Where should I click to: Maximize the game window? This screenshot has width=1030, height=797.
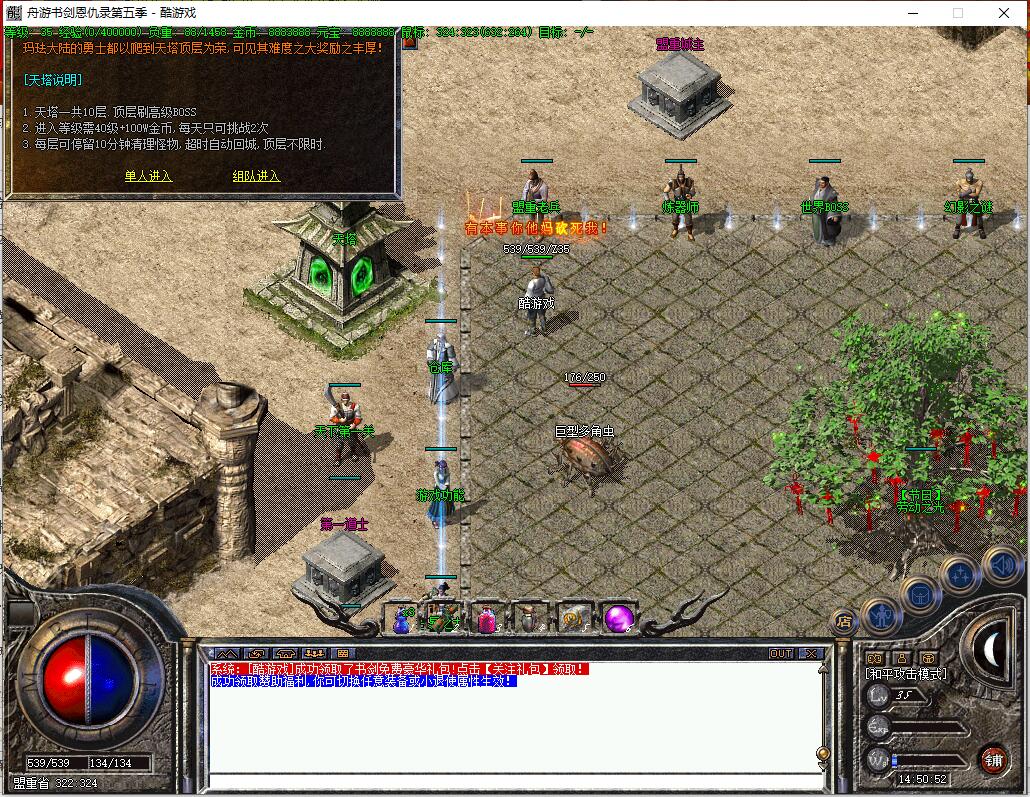coord(957,13)
